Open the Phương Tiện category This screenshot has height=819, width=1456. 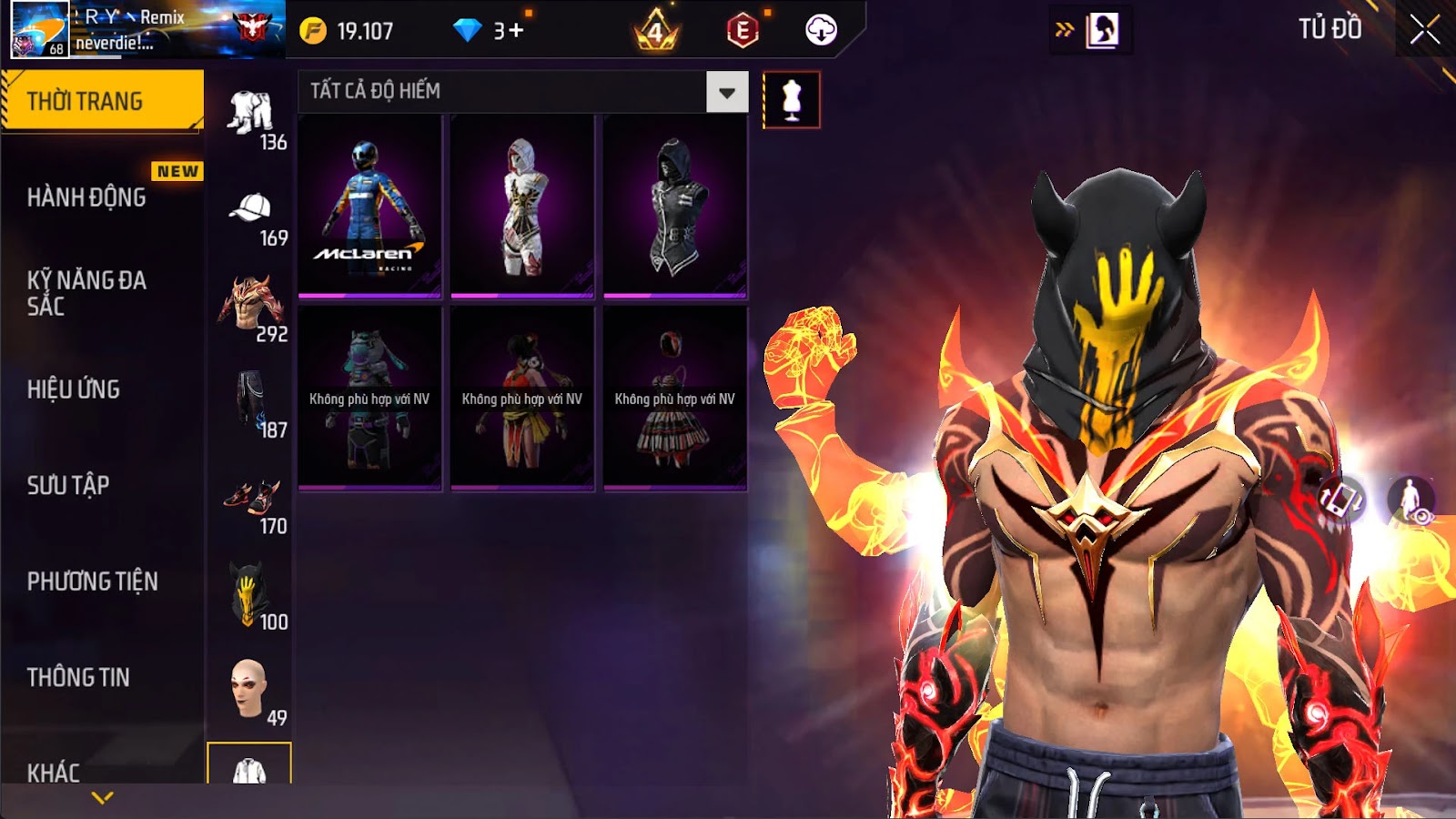pyautogui.click(x=93, y=581)
